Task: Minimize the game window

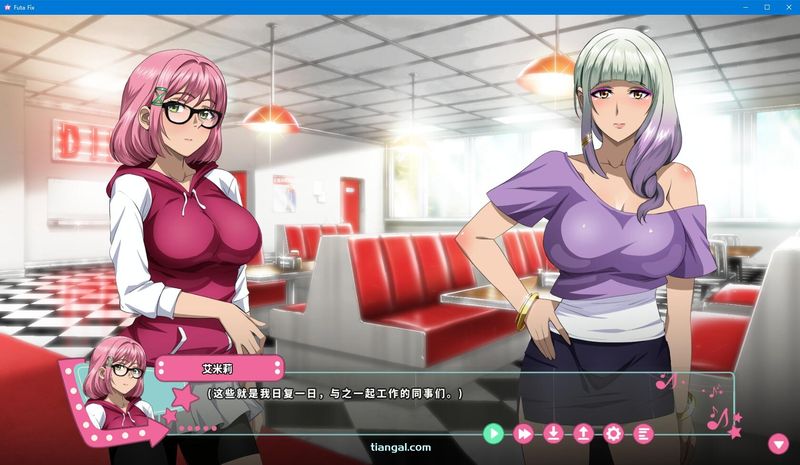Action: pyautogui.click(x=745, y=7)
